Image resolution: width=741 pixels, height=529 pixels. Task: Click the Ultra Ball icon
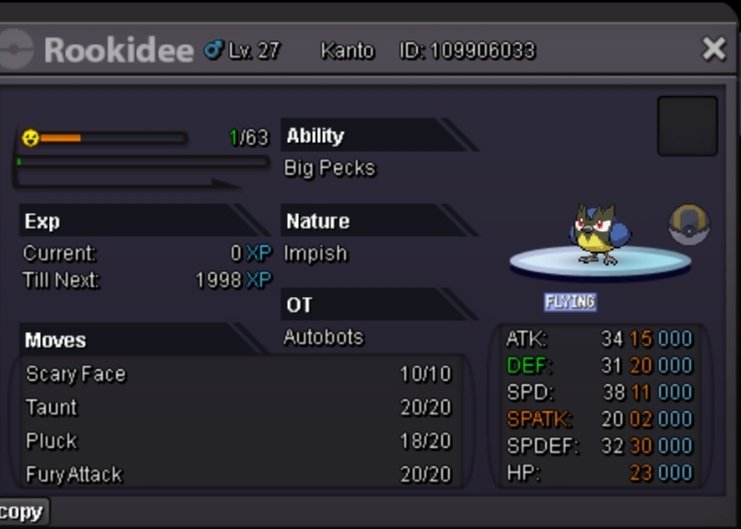click(x=688, y=225)
